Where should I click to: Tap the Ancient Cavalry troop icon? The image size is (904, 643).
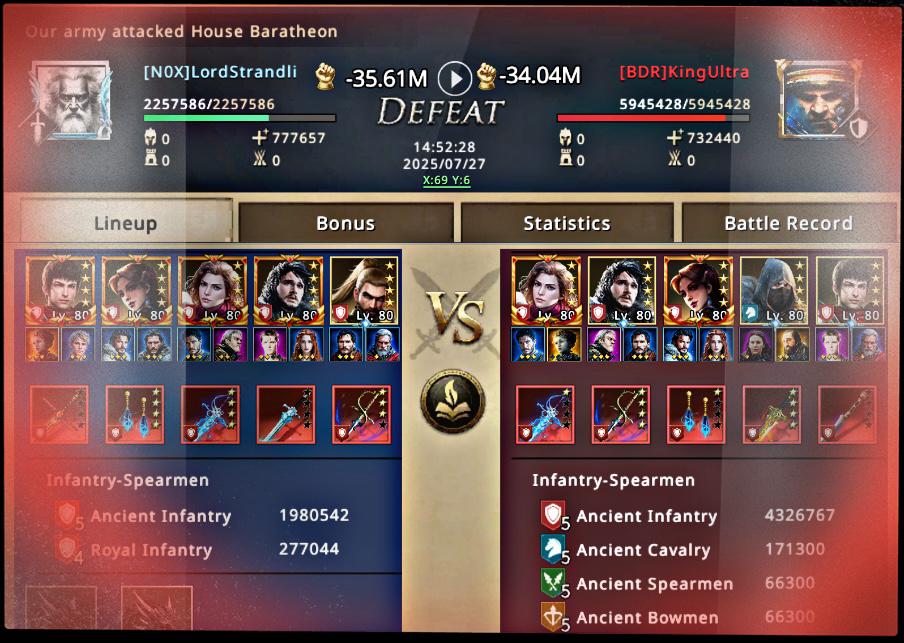553,549
